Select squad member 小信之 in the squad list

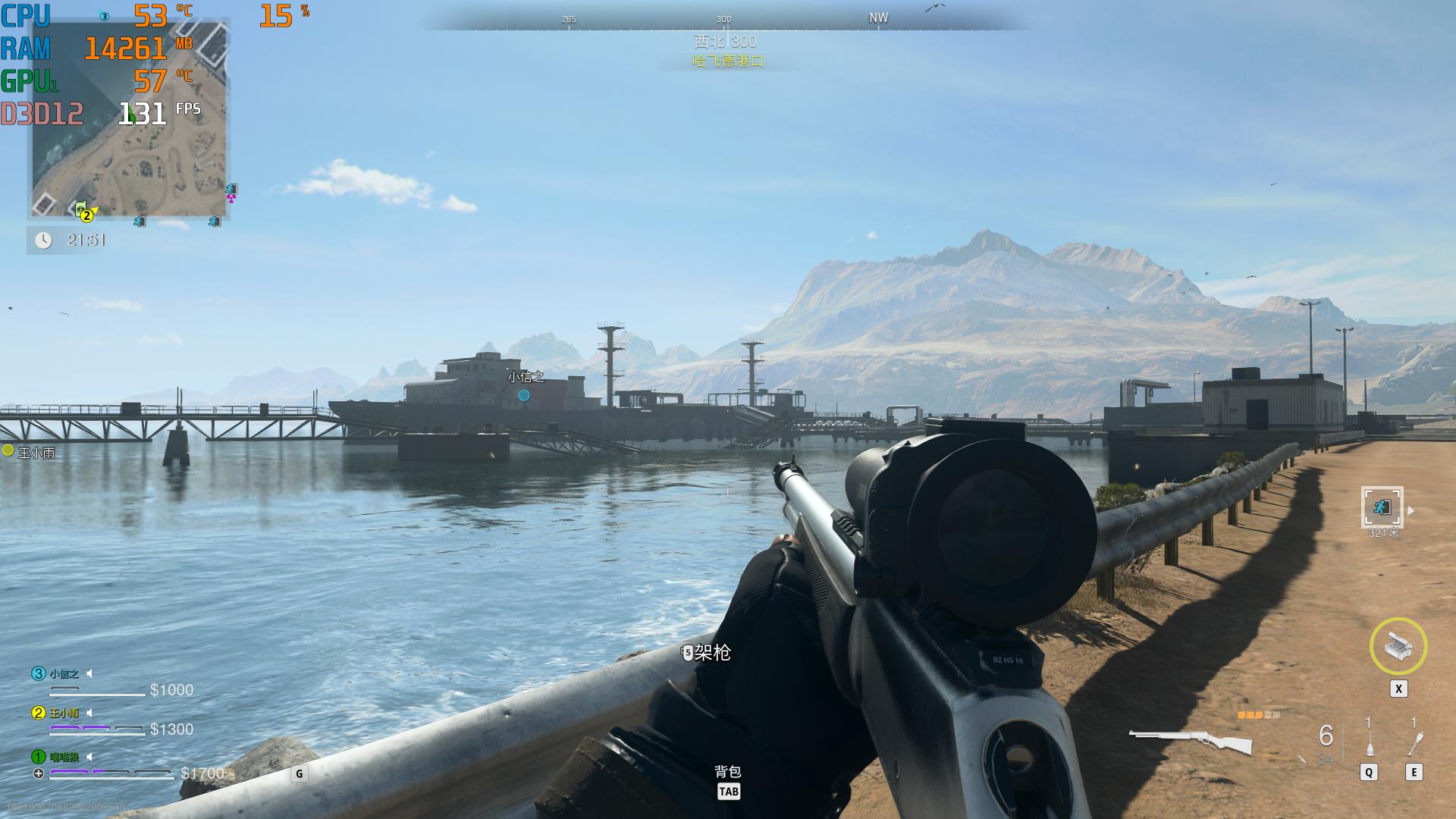click(64, 673)
